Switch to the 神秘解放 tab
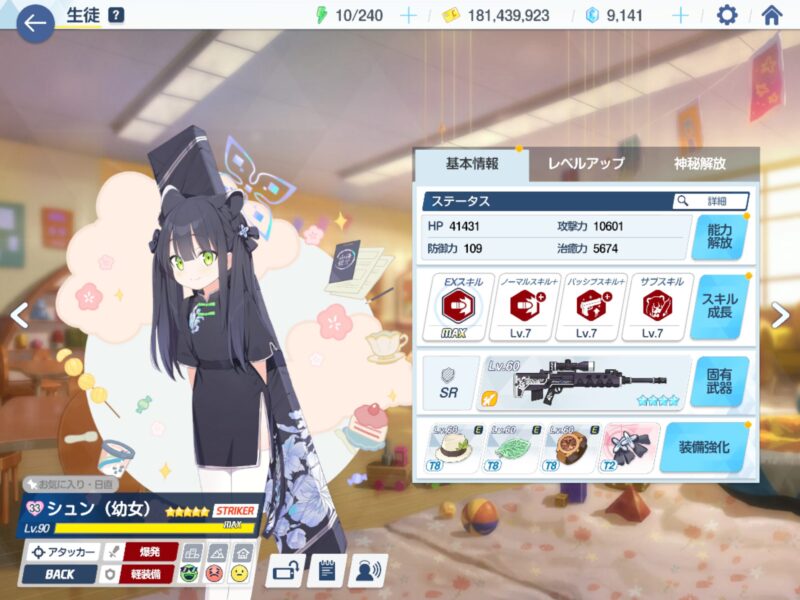This screenshot has height=600, width=800. (699, 164)
